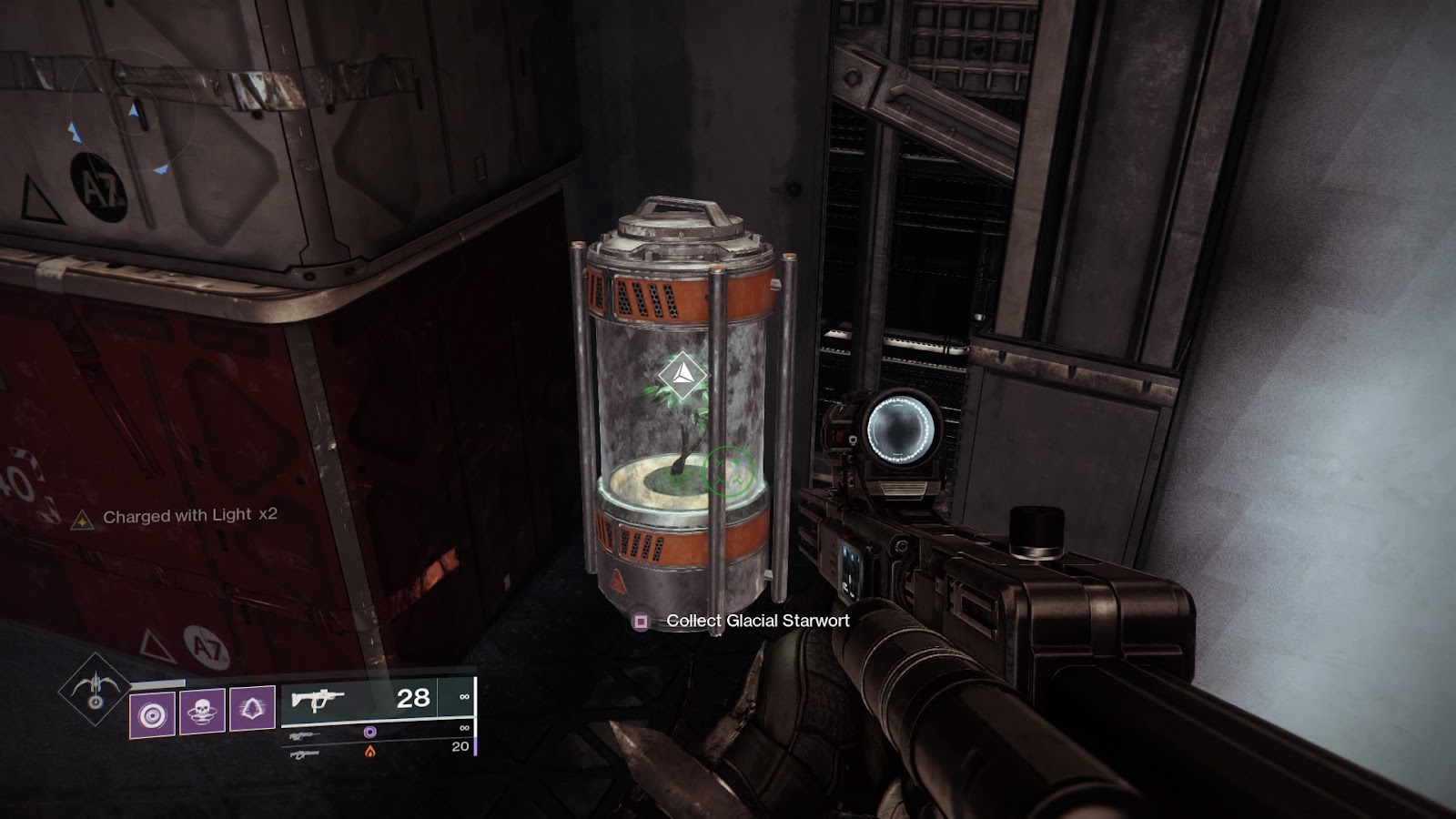Viewport: 1456px width, 819px height.
Task: Click the ammo counter showing 28
Action: (415, 697)
